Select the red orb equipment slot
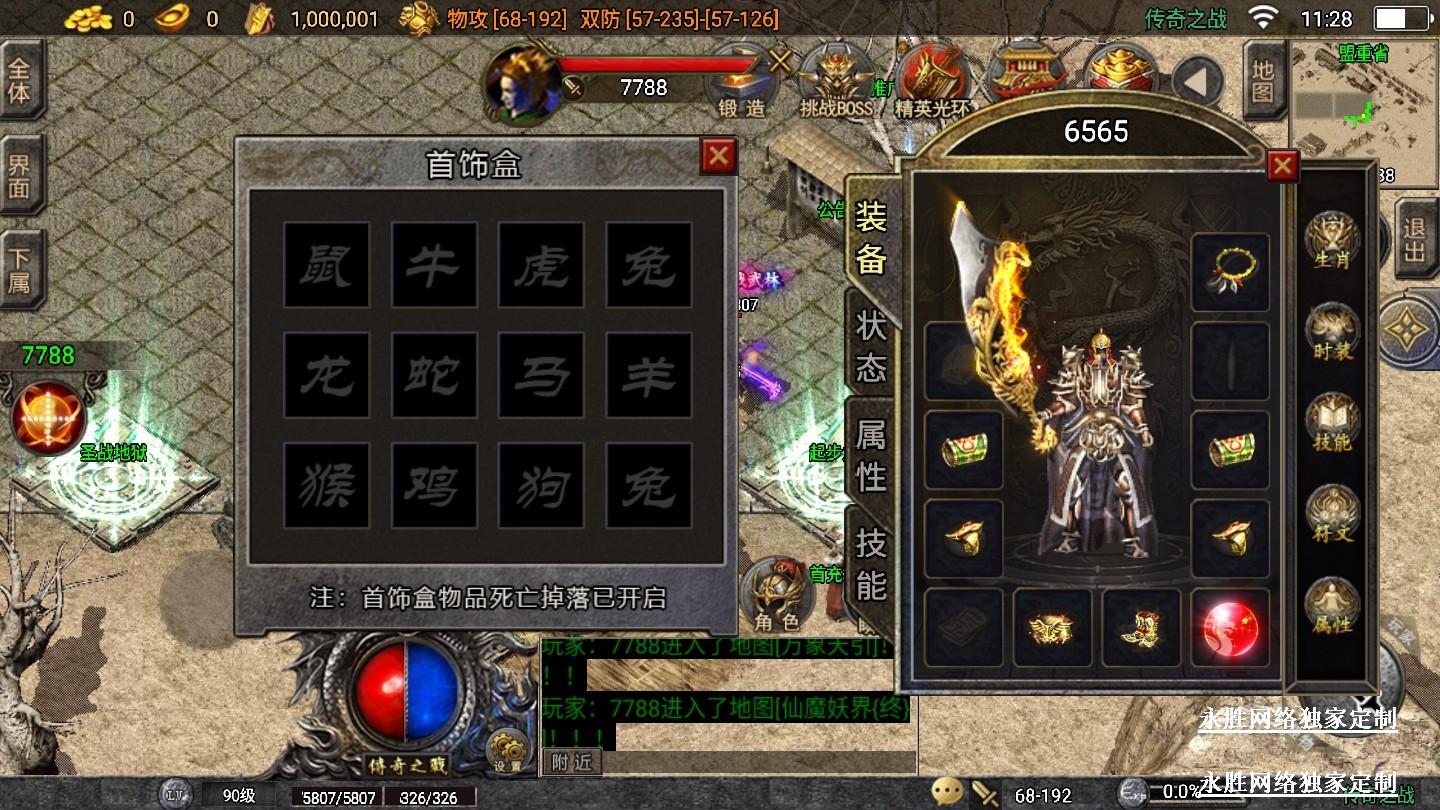This screenshot has height=810, width=1440. pos(1230,628)
